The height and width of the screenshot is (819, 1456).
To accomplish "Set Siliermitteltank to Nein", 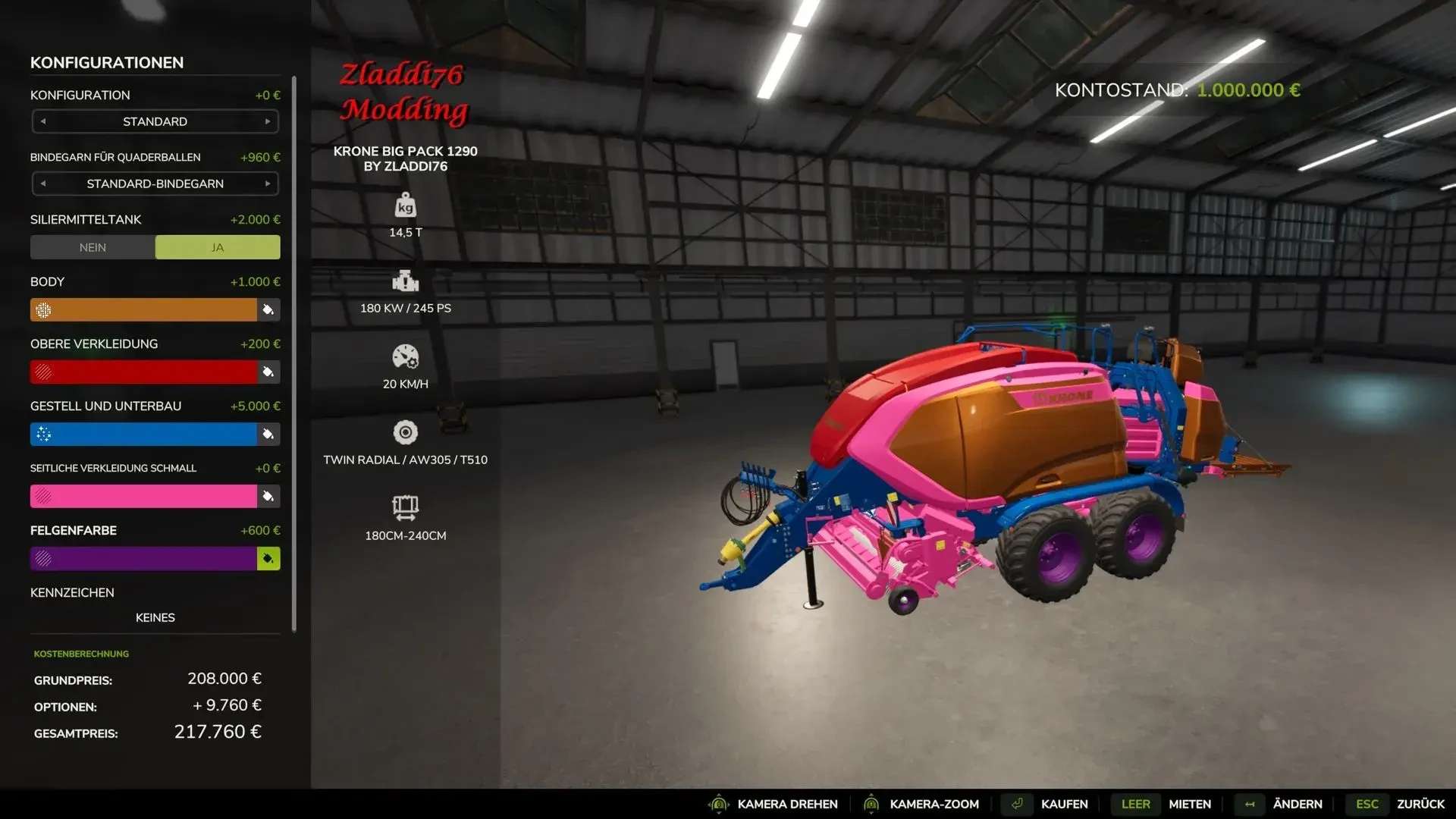I will [x=93, y=247].
